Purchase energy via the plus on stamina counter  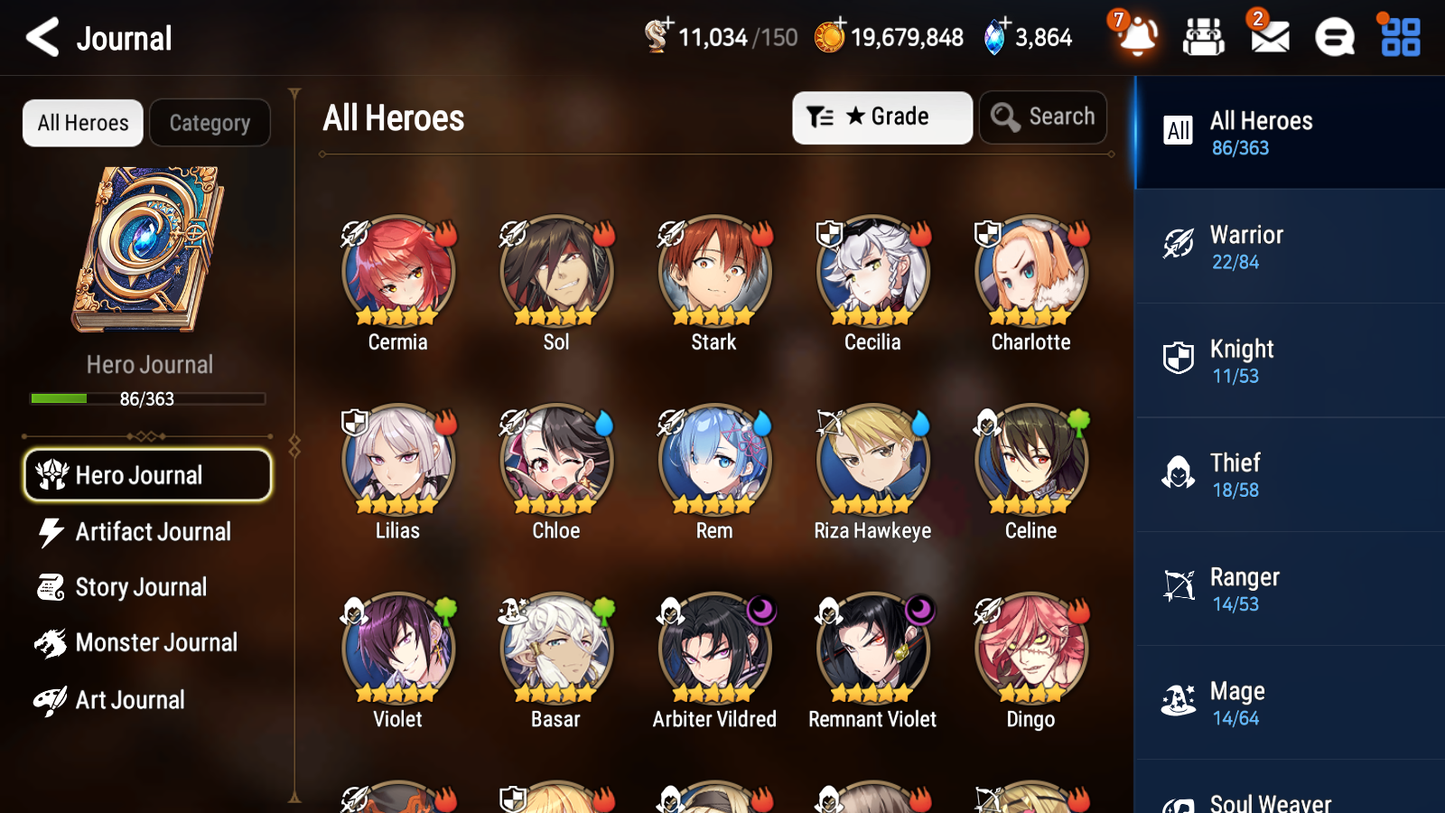click(666, 24)
